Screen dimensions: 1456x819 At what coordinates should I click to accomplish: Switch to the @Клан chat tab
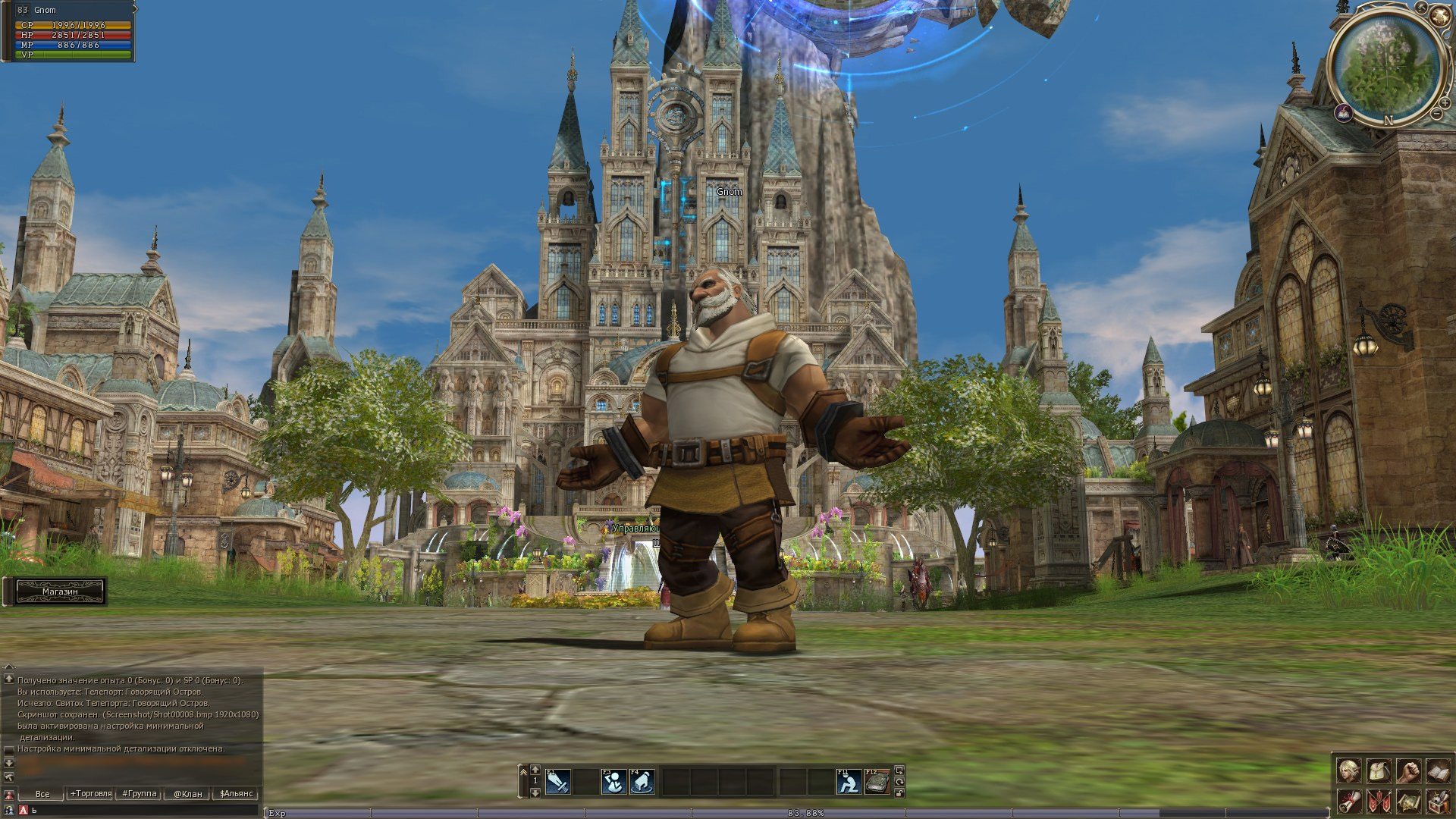[x=187, y=794]
